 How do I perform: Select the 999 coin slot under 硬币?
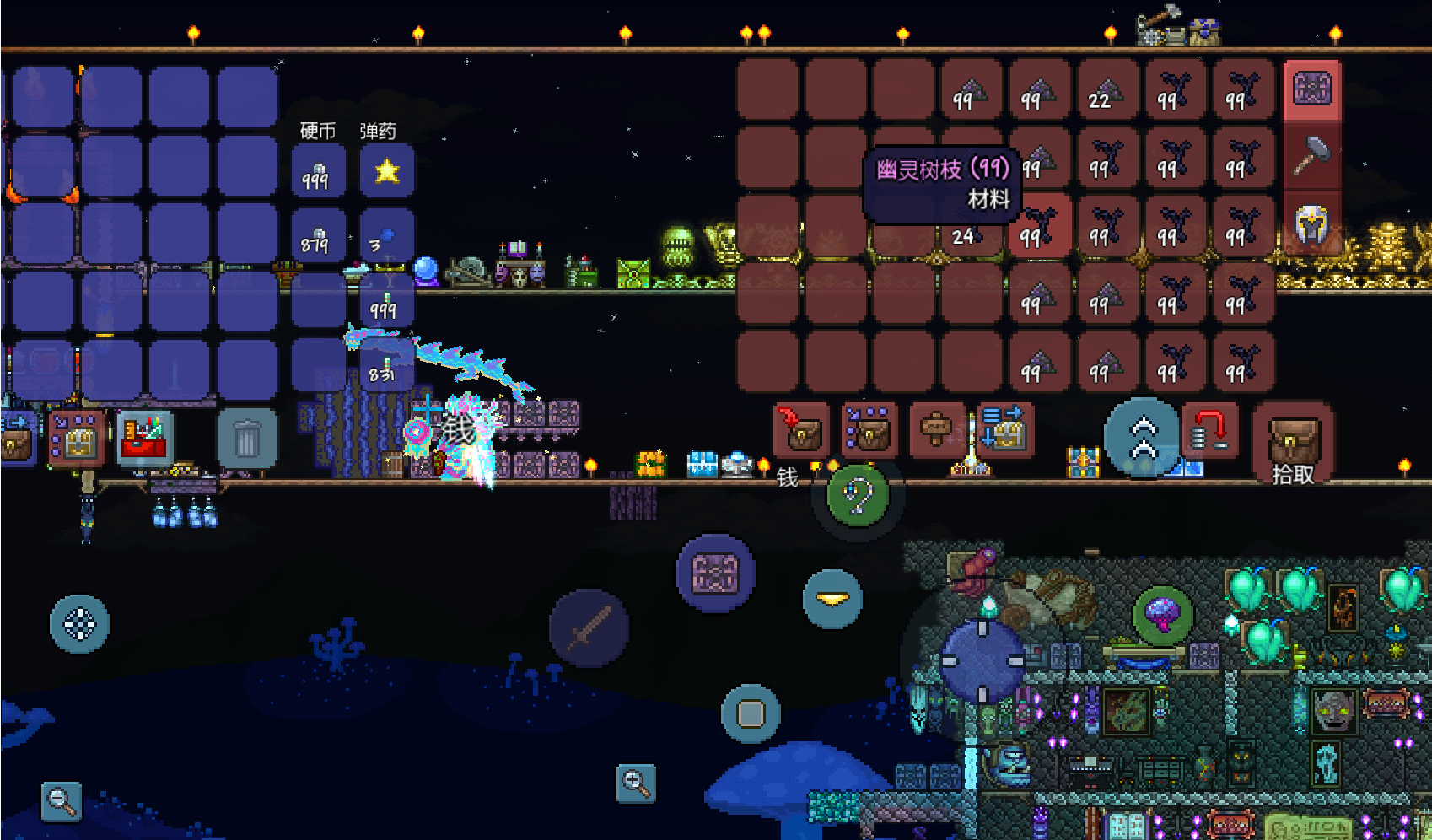[x=317, y=171]
